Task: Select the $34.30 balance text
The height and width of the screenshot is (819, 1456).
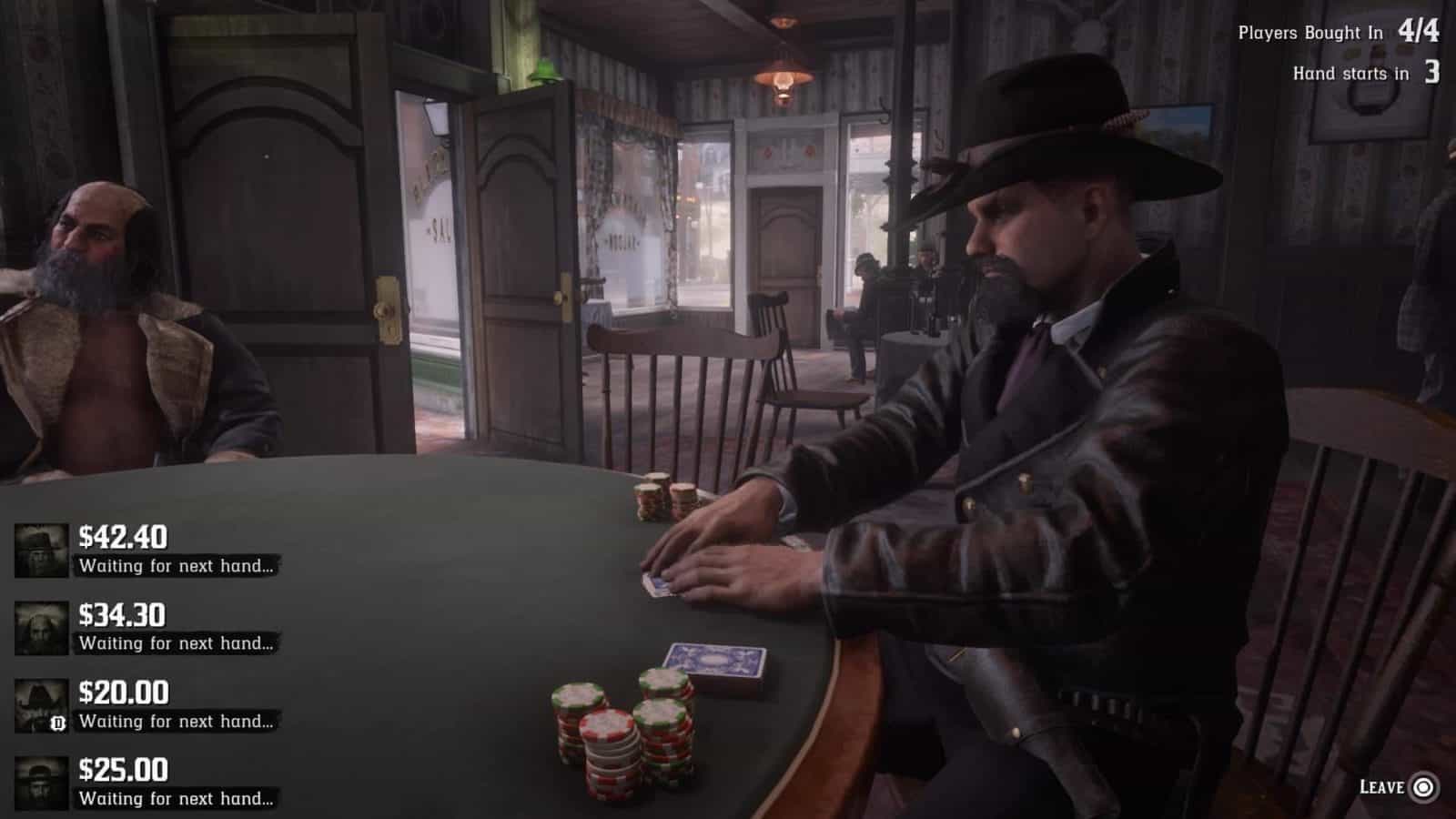Action: (x=120, y=614)
